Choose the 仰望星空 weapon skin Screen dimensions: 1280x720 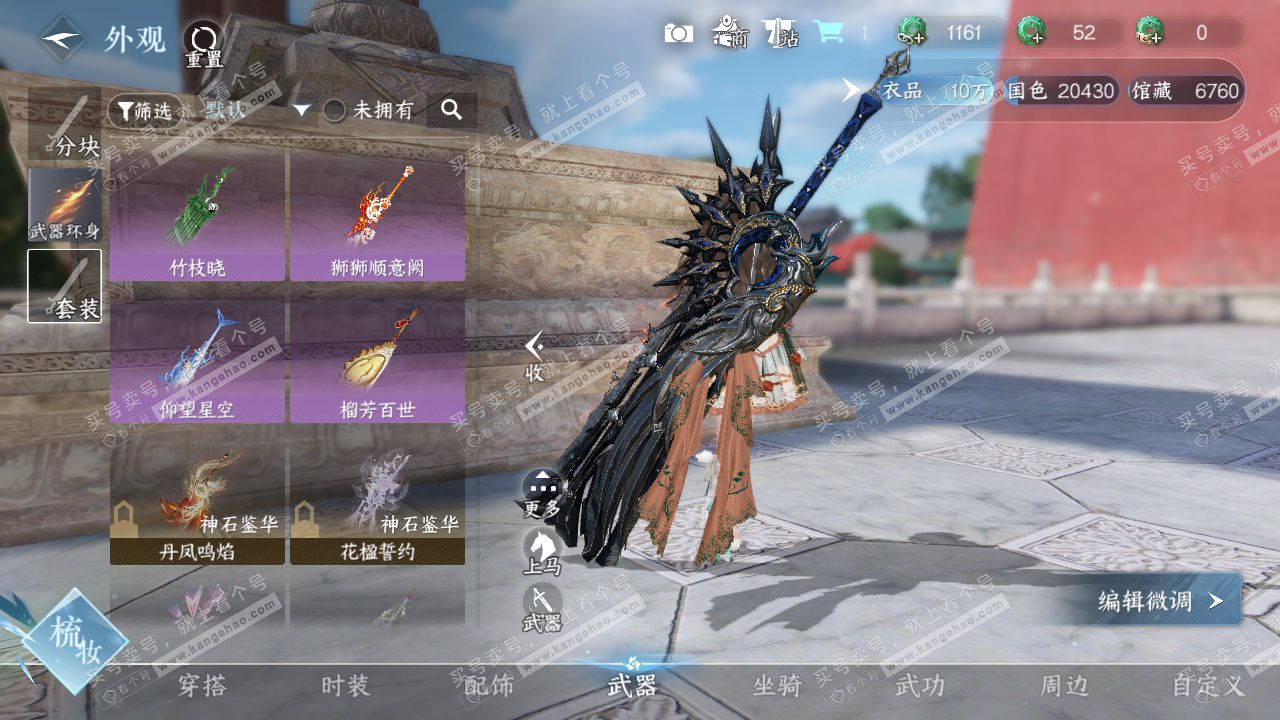coord(197,360)
